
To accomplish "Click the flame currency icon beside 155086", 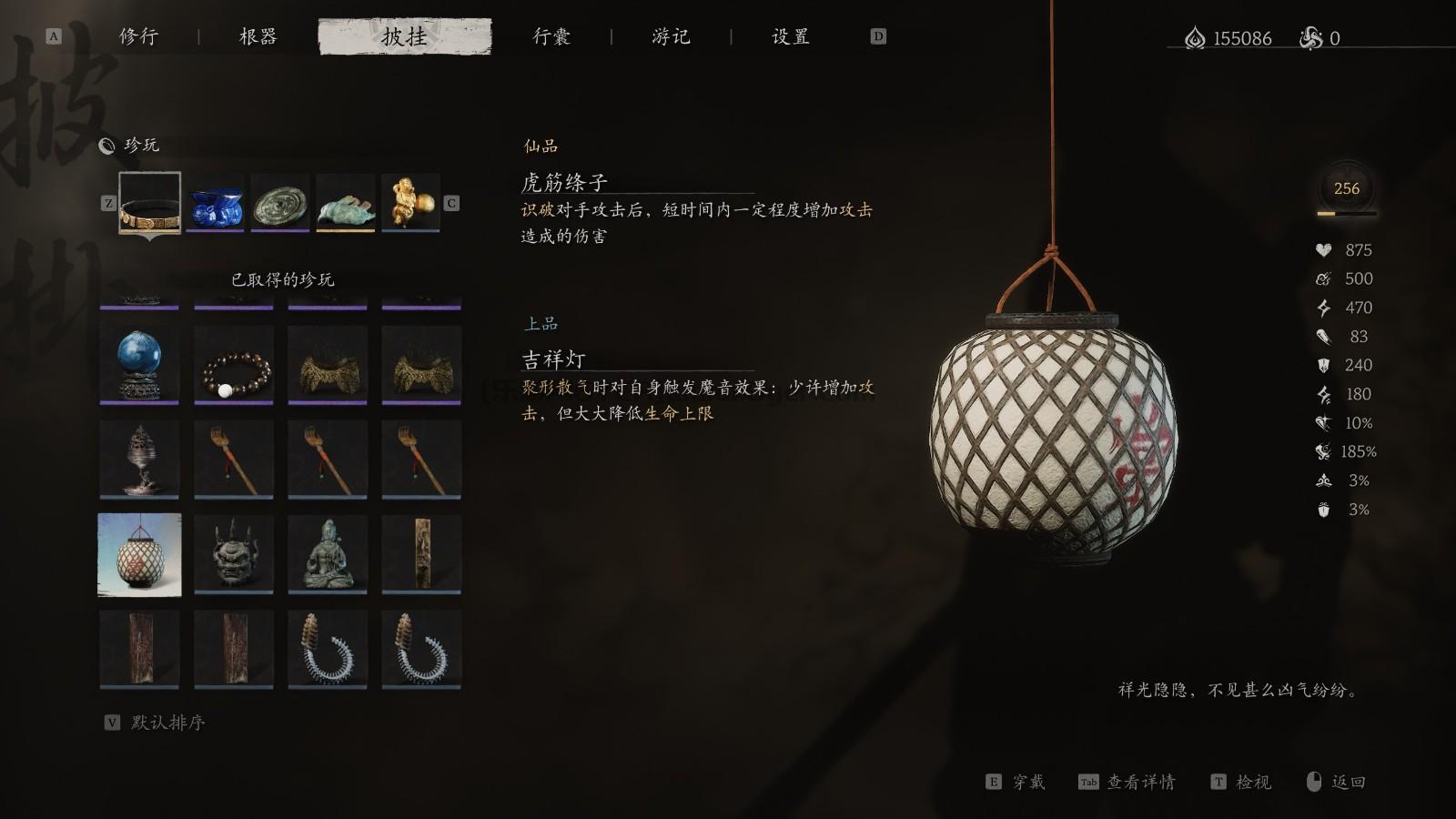I will pyautogui.click(x=1197, y=38).
